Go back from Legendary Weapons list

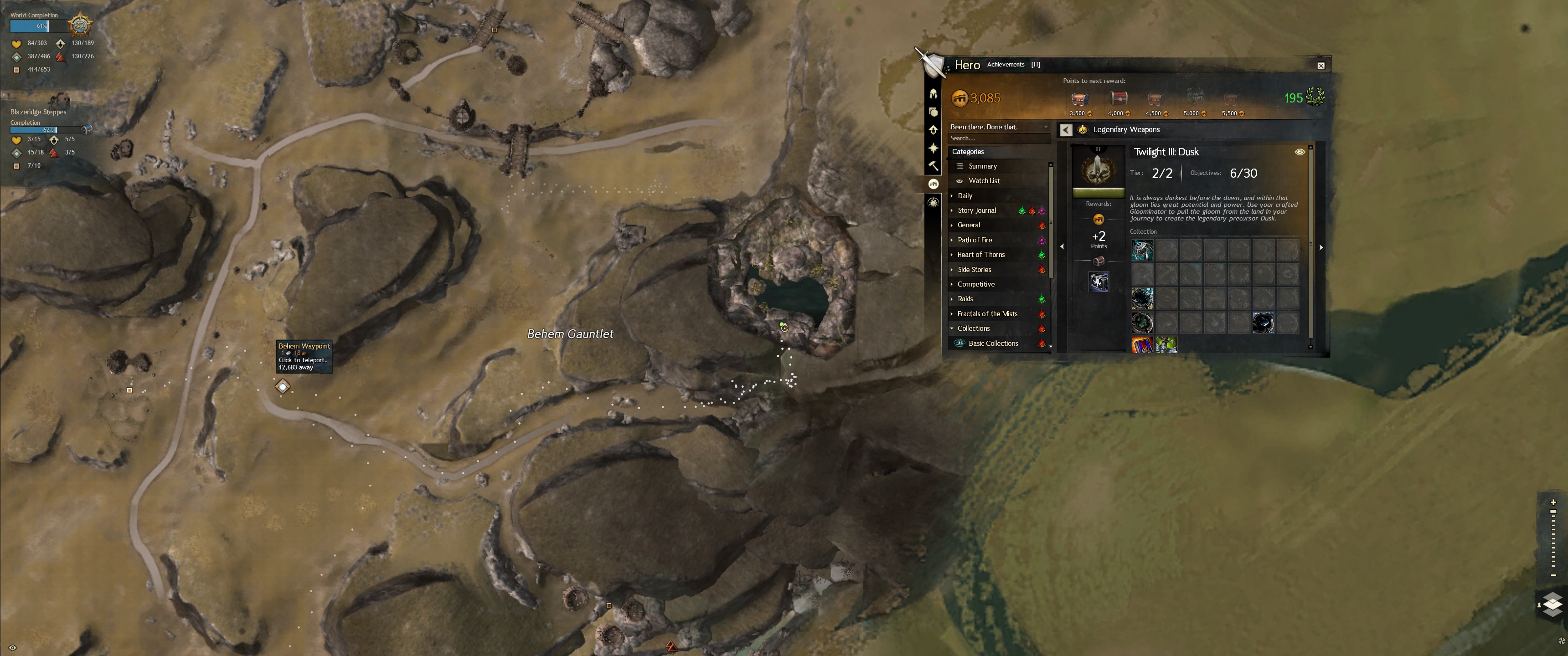pos(1065,130)
